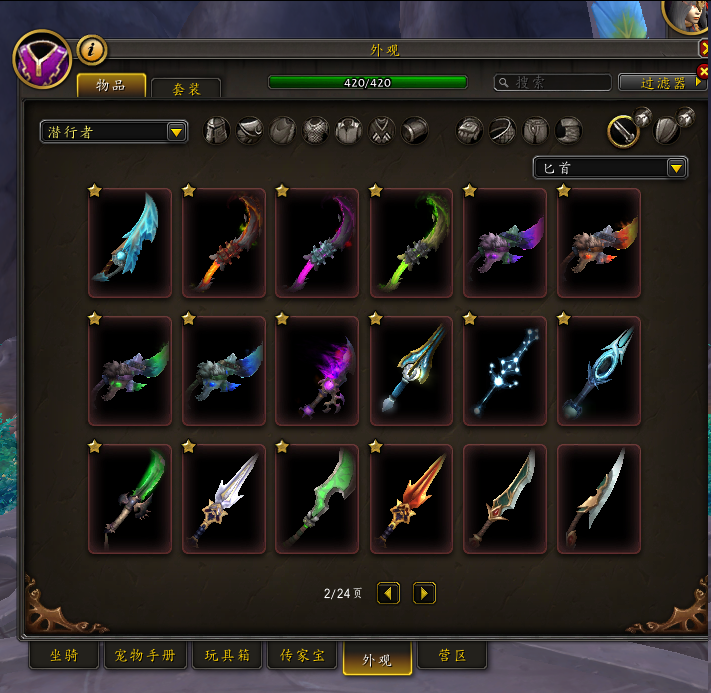Open the 宠物手册 pet journal tab
Image resolution: width=711 pixels, height=693 pixels.
(146, 656)
